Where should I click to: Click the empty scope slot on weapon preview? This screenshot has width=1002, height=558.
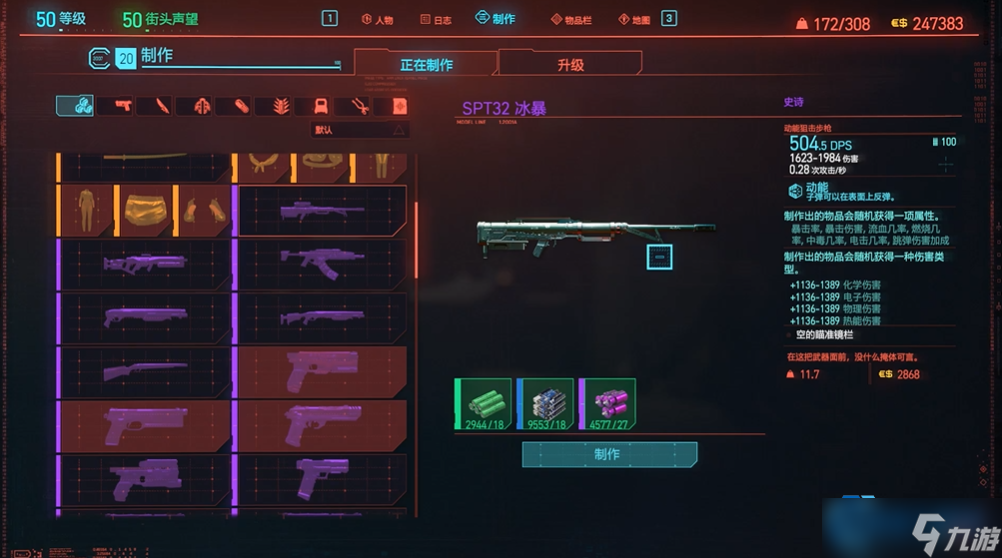pyautogui.click(x=659, y=257)
